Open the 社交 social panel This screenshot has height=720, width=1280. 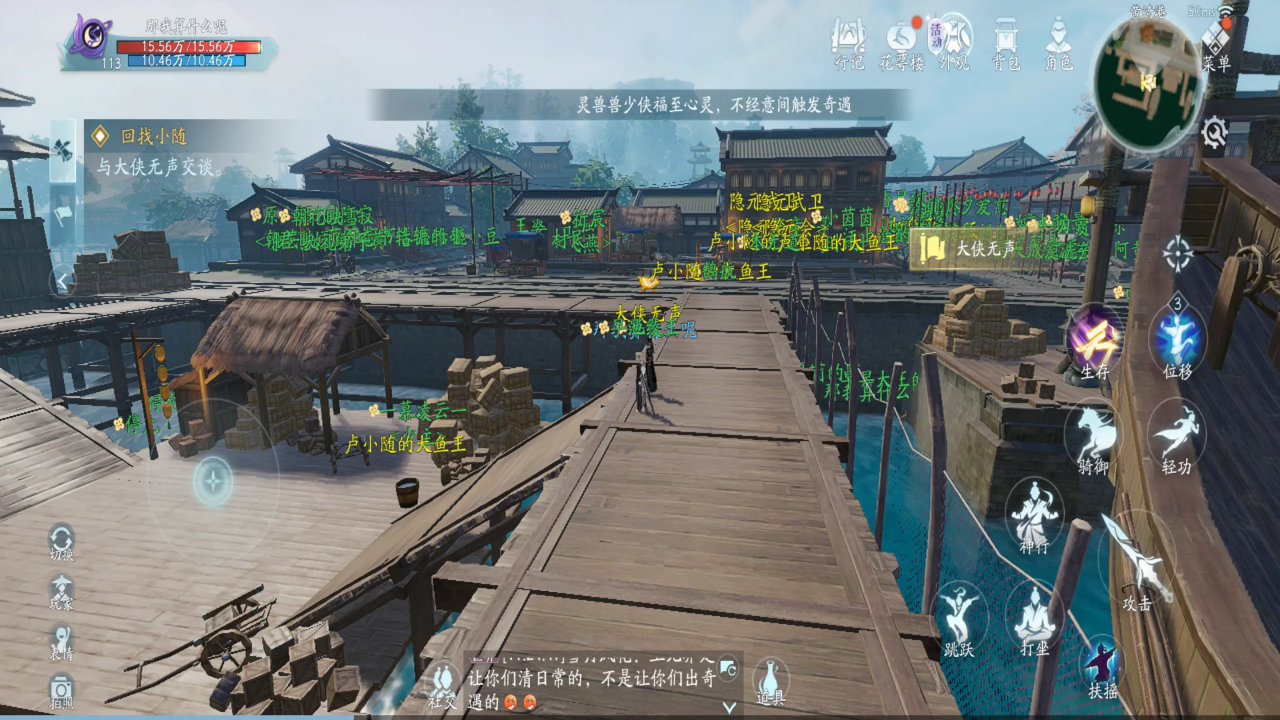(x=442, y=685)
